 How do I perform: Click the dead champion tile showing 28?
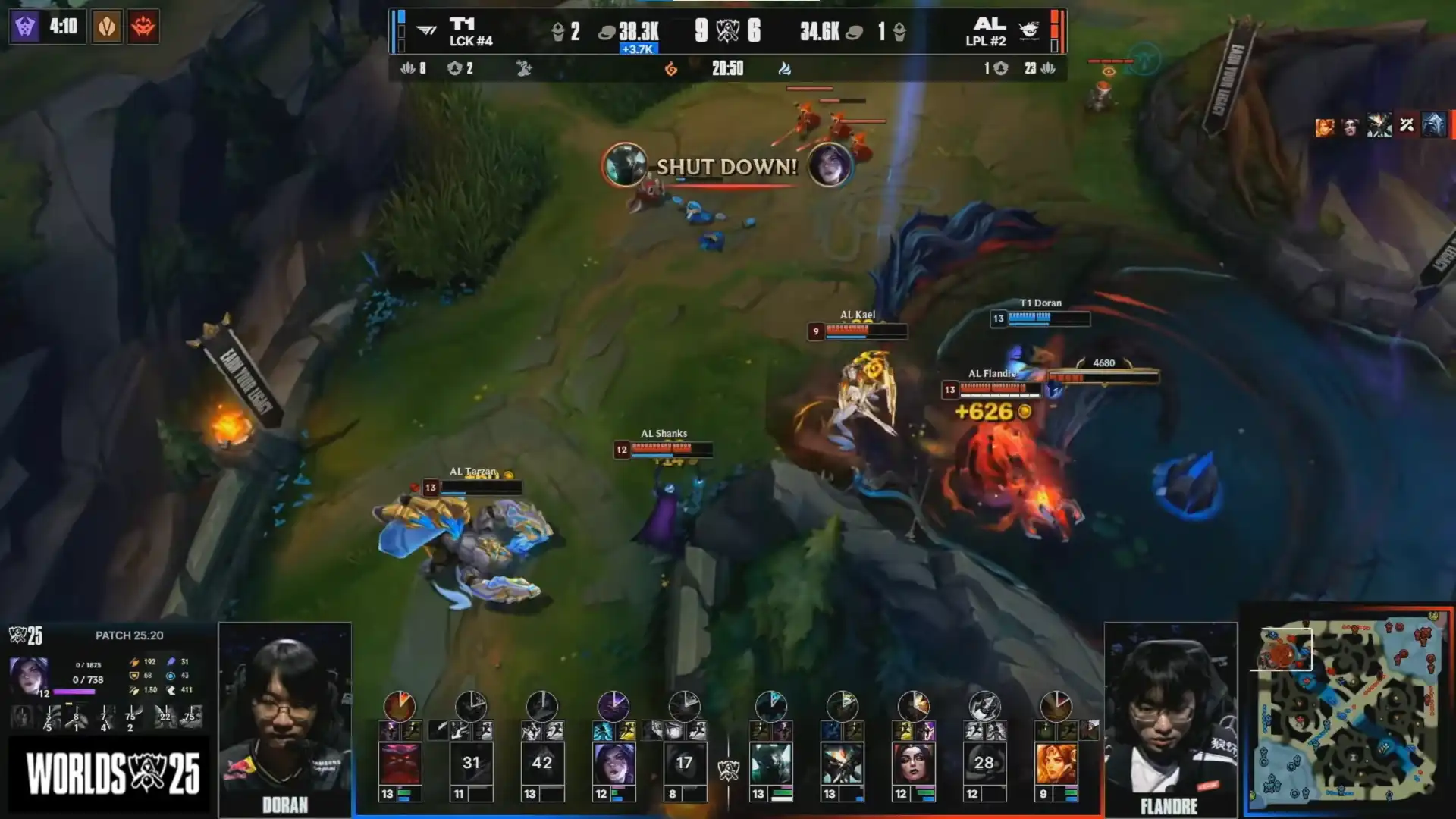[984, 763]
